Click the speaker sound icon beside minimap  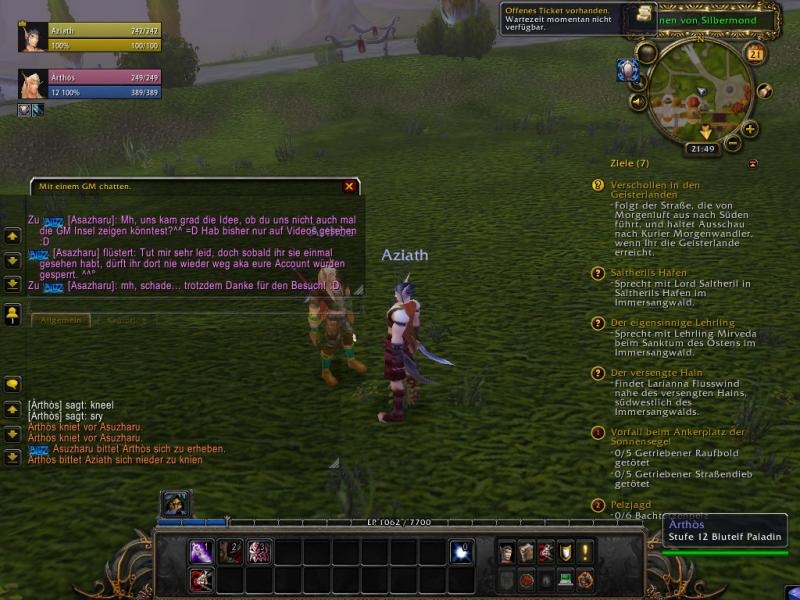pos(638,101)
